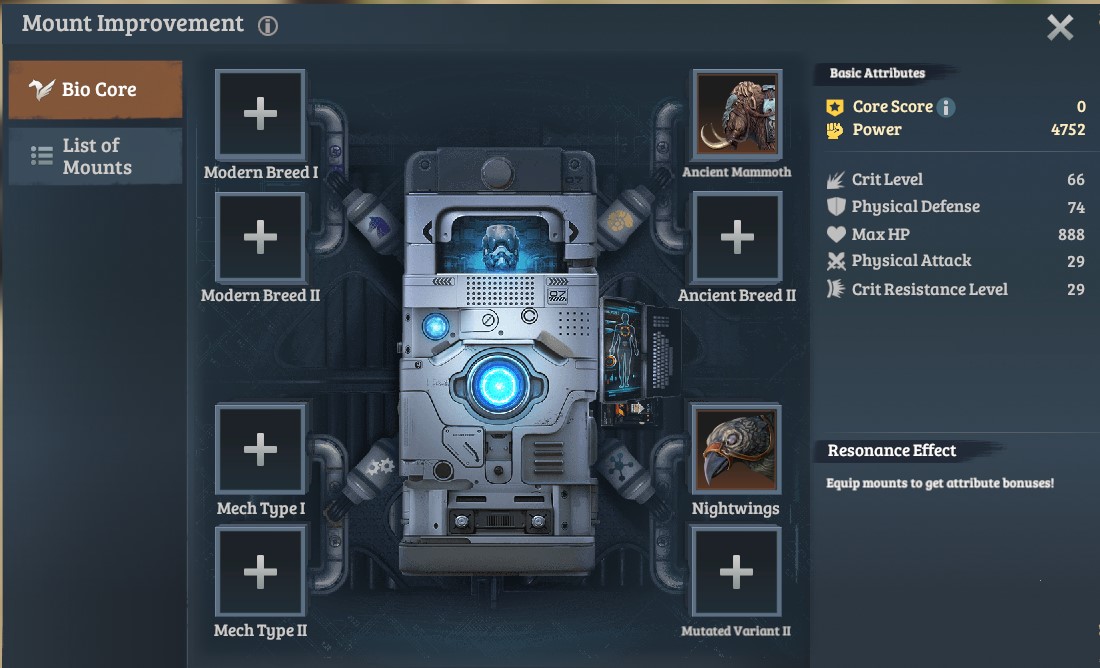
Task: Add a mount to Modern Breed I slot
Action: click(x=260, y=114)
